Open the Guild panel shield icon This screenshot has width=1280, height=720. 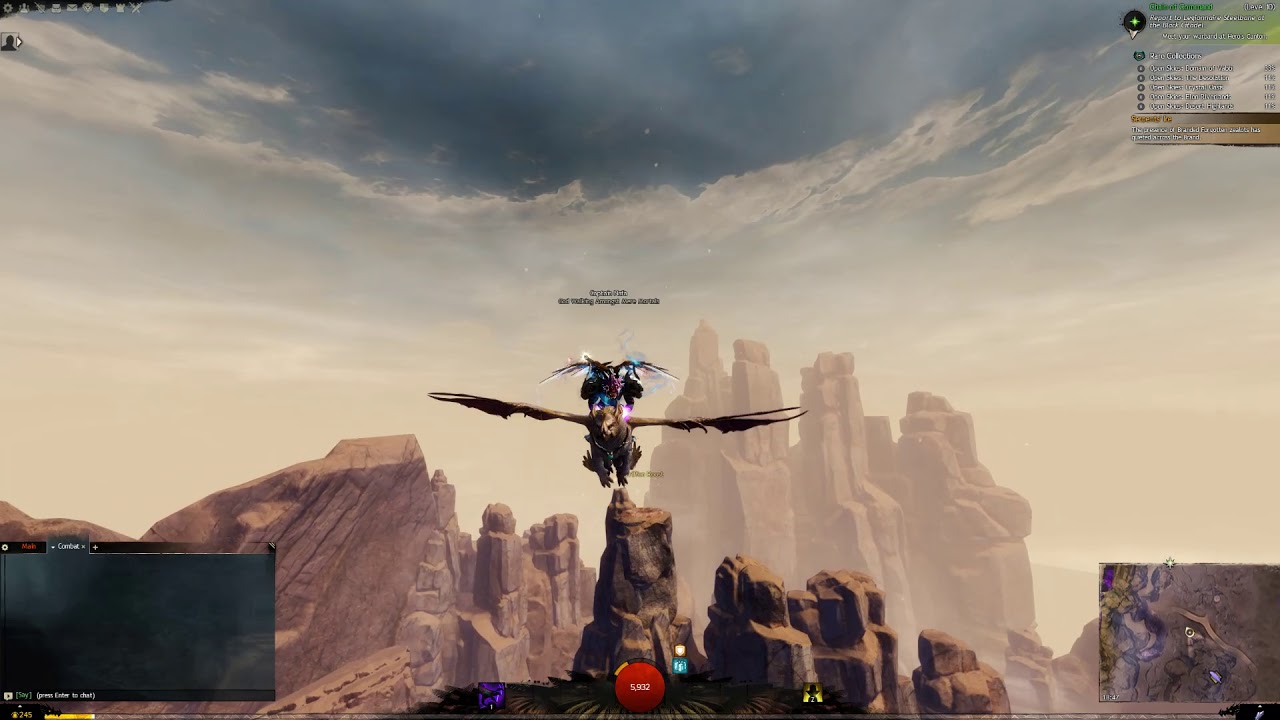pyautogui.click(x=103, y=7)
